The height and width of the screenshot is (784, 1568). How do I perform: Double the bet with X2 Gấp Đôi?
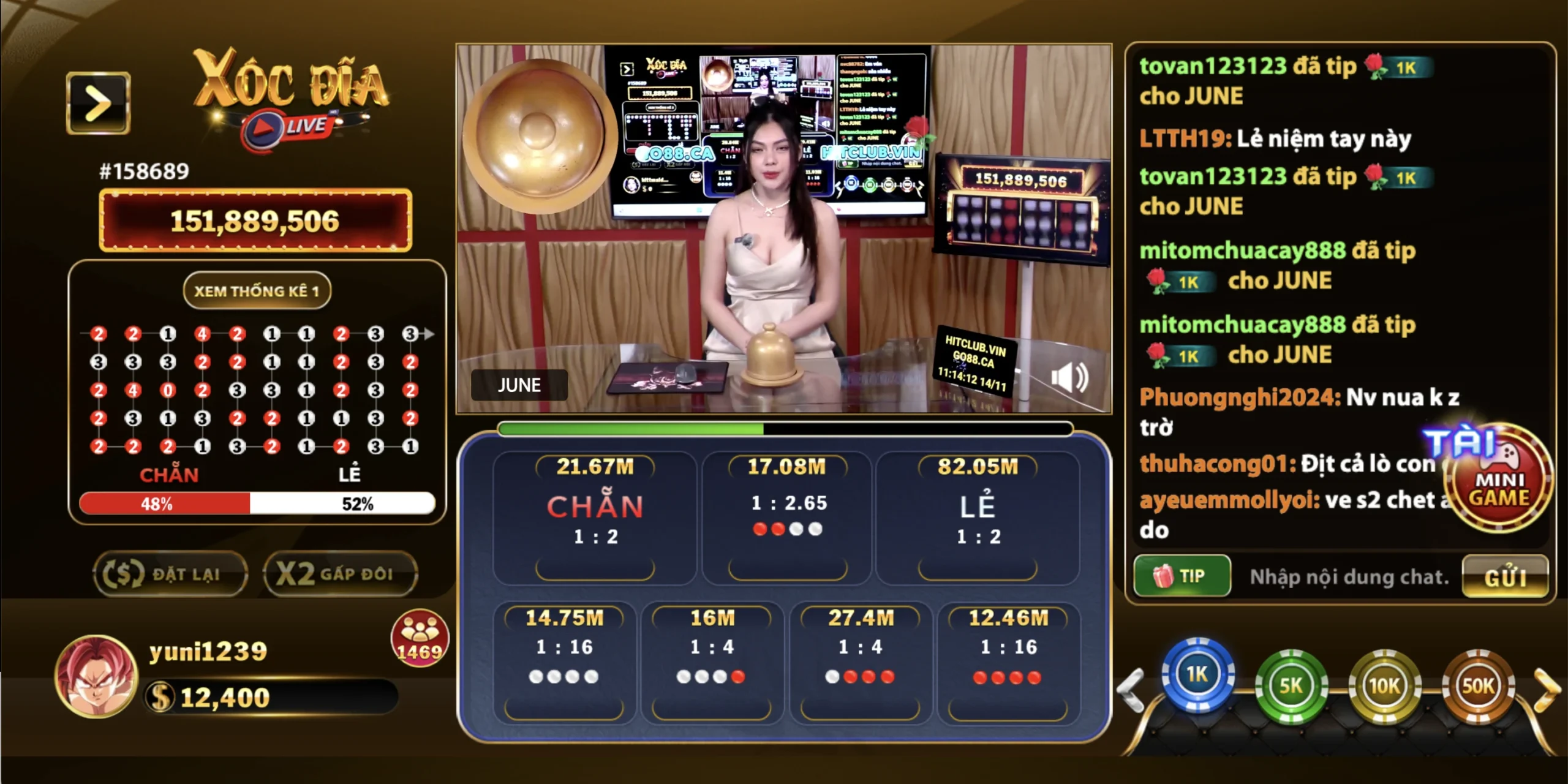coord(340,574)
